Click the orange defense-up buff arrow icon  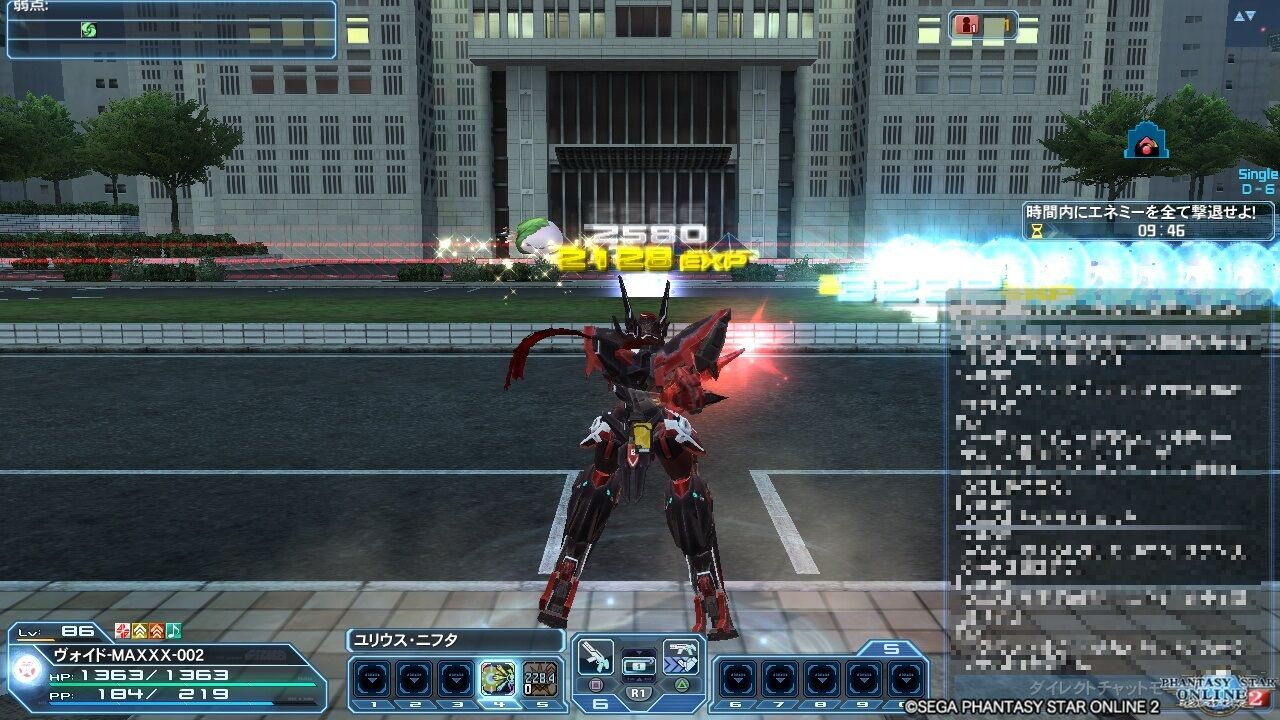[157, 632]
